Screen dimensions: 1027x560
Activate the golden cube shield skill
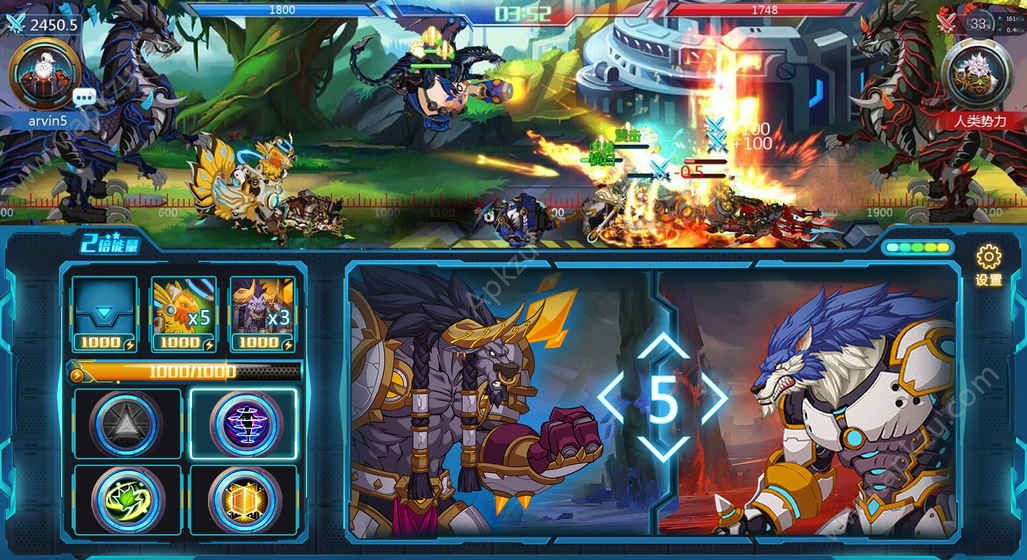point(242,499)
